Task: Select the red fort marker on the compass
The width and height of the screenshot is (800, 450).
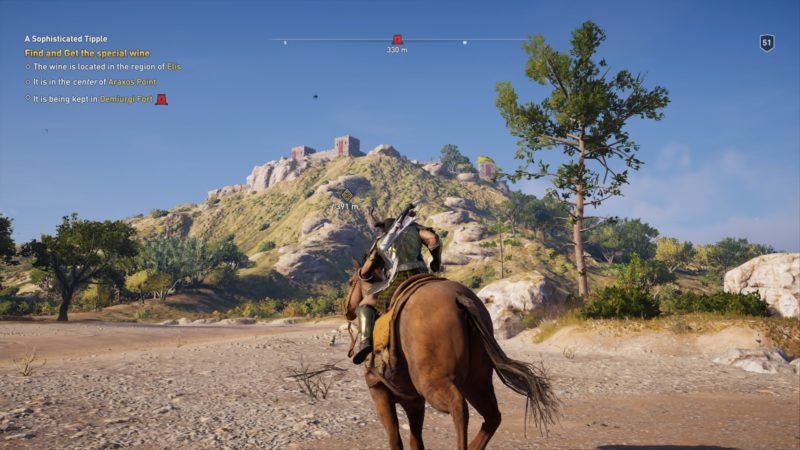Action: 397,39
